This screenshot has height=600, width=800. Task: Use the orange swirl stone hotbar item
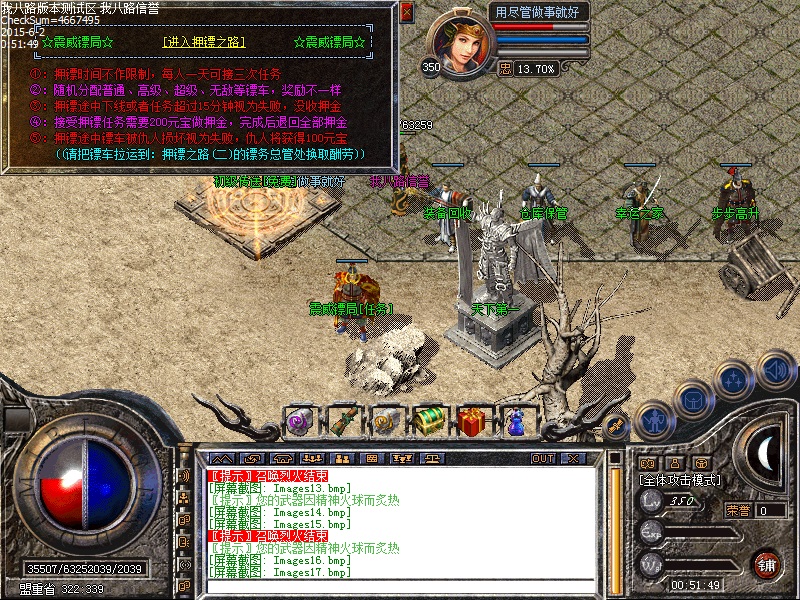click(x=387, y=420)
